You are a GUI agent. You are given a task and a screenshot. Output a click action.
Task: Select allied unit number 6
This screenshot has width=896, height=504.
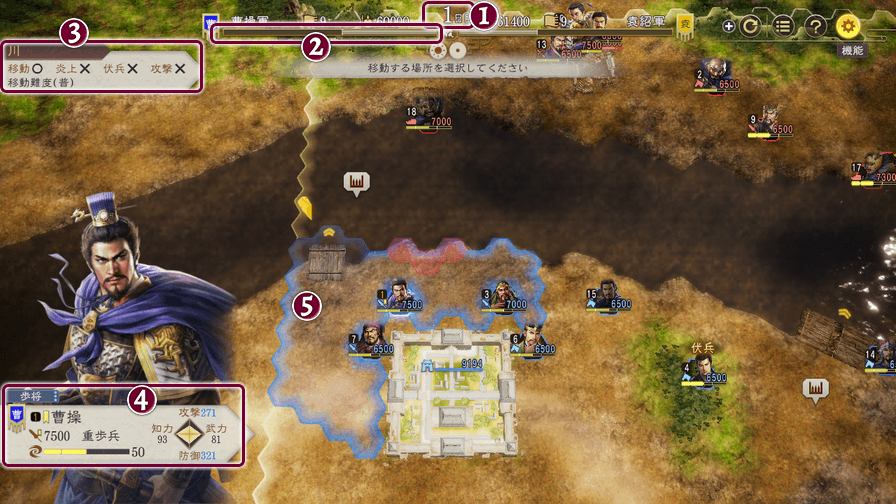(531, 340)
